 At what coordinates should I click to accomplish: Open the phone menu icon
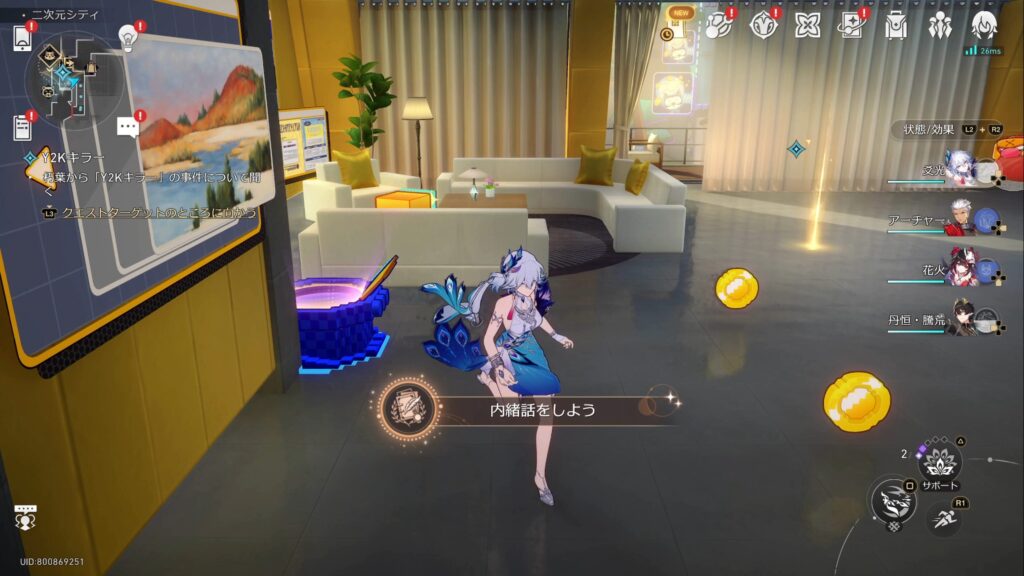22,38
